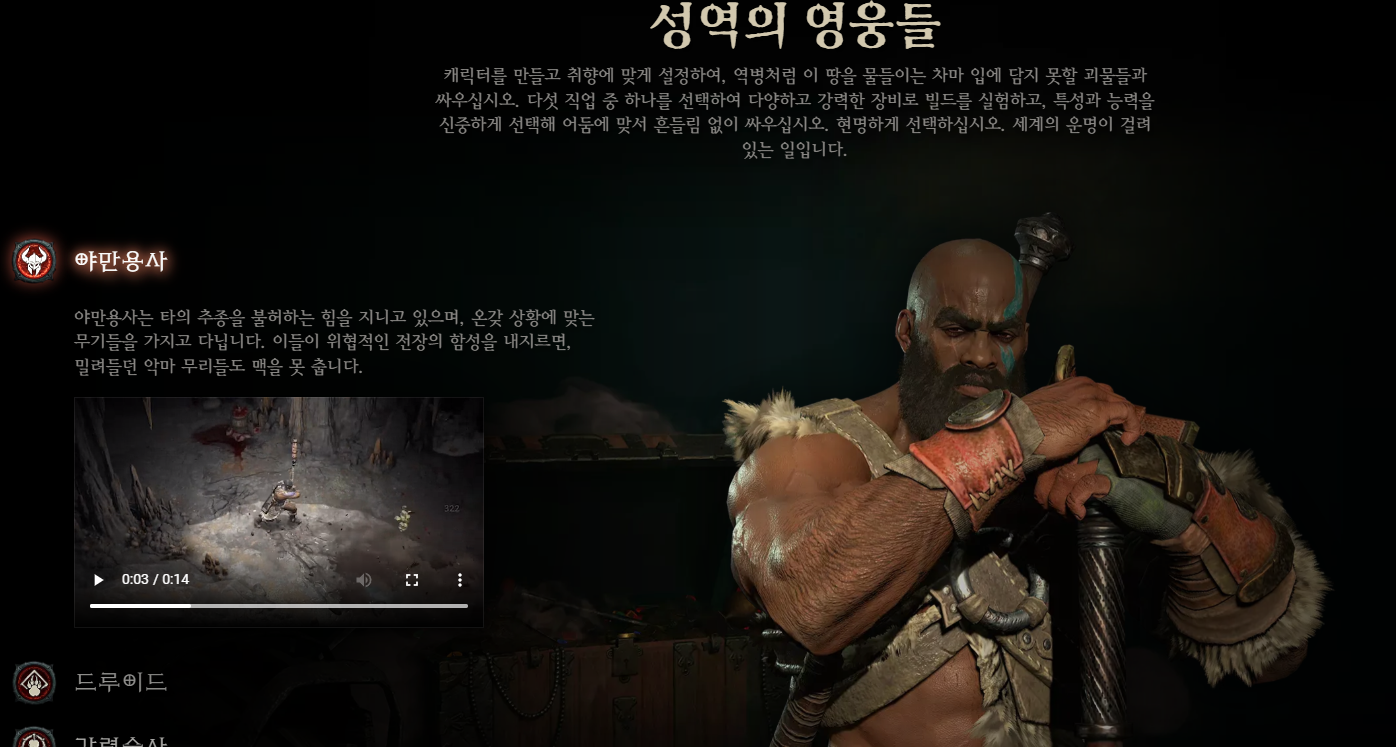
Task: Select 드루이드 from the class list
Action: (122, 682)
